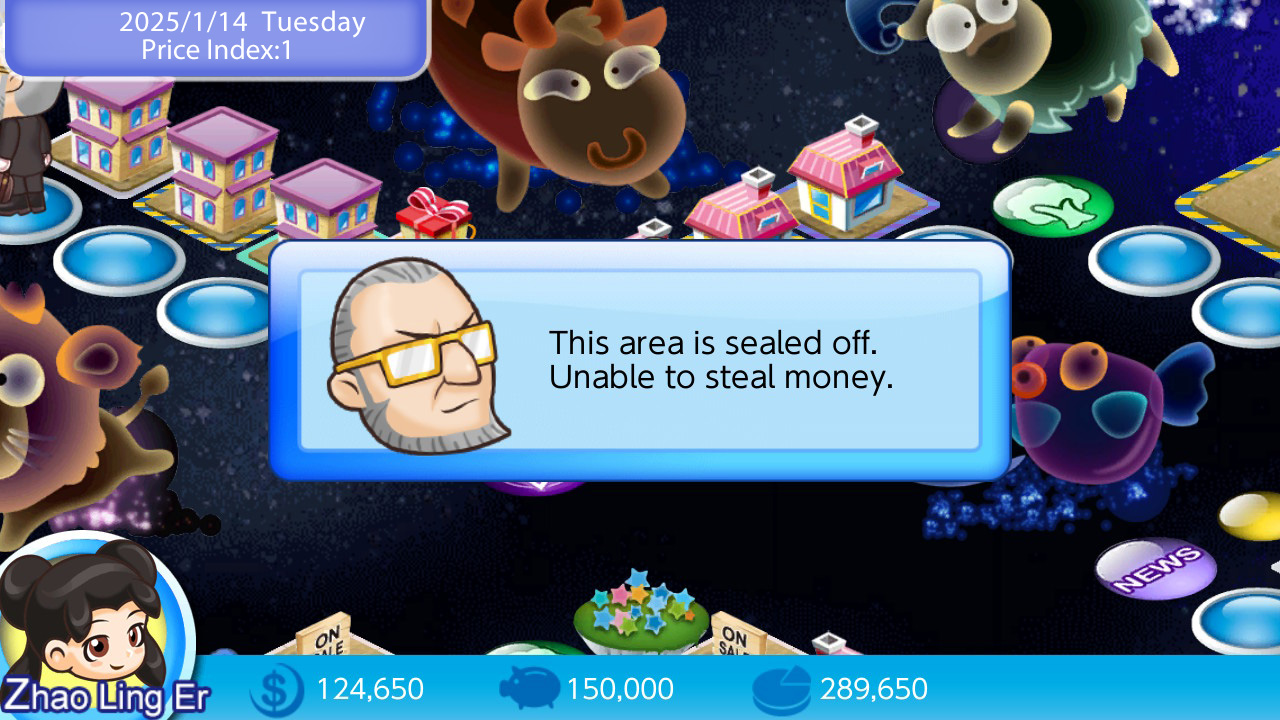Click the red gift box on the board
The height and width of the screenshot is (720, 1280).
pyautogui.click(x=432, y=217)
